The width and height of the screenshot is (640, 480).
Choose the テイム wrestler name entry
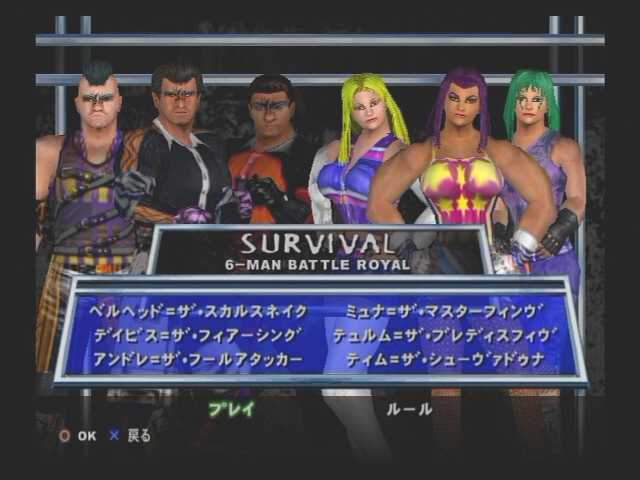[444, 358]
